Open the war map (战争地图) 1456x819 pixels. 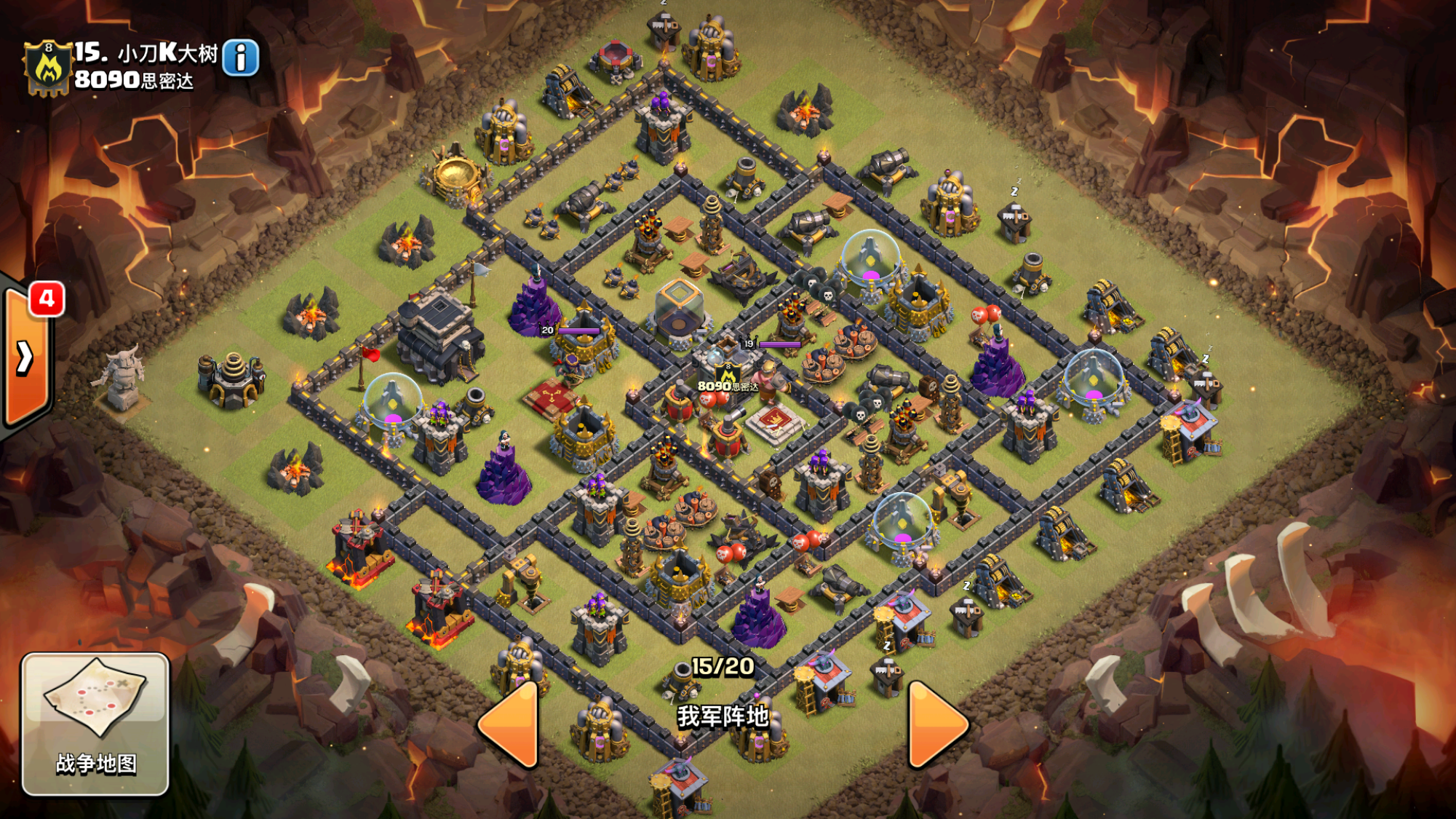(x=95, y=723)
